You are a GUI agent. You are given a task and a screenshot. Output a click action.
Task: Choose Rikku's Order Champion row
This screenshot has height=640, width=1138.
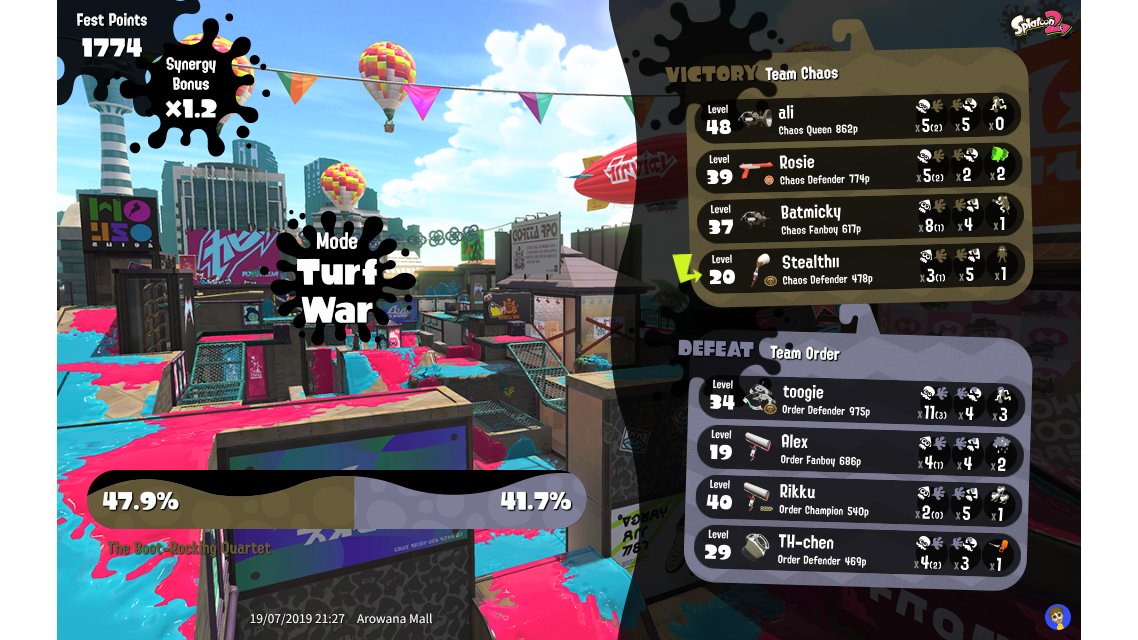click(x=858, y=499)
